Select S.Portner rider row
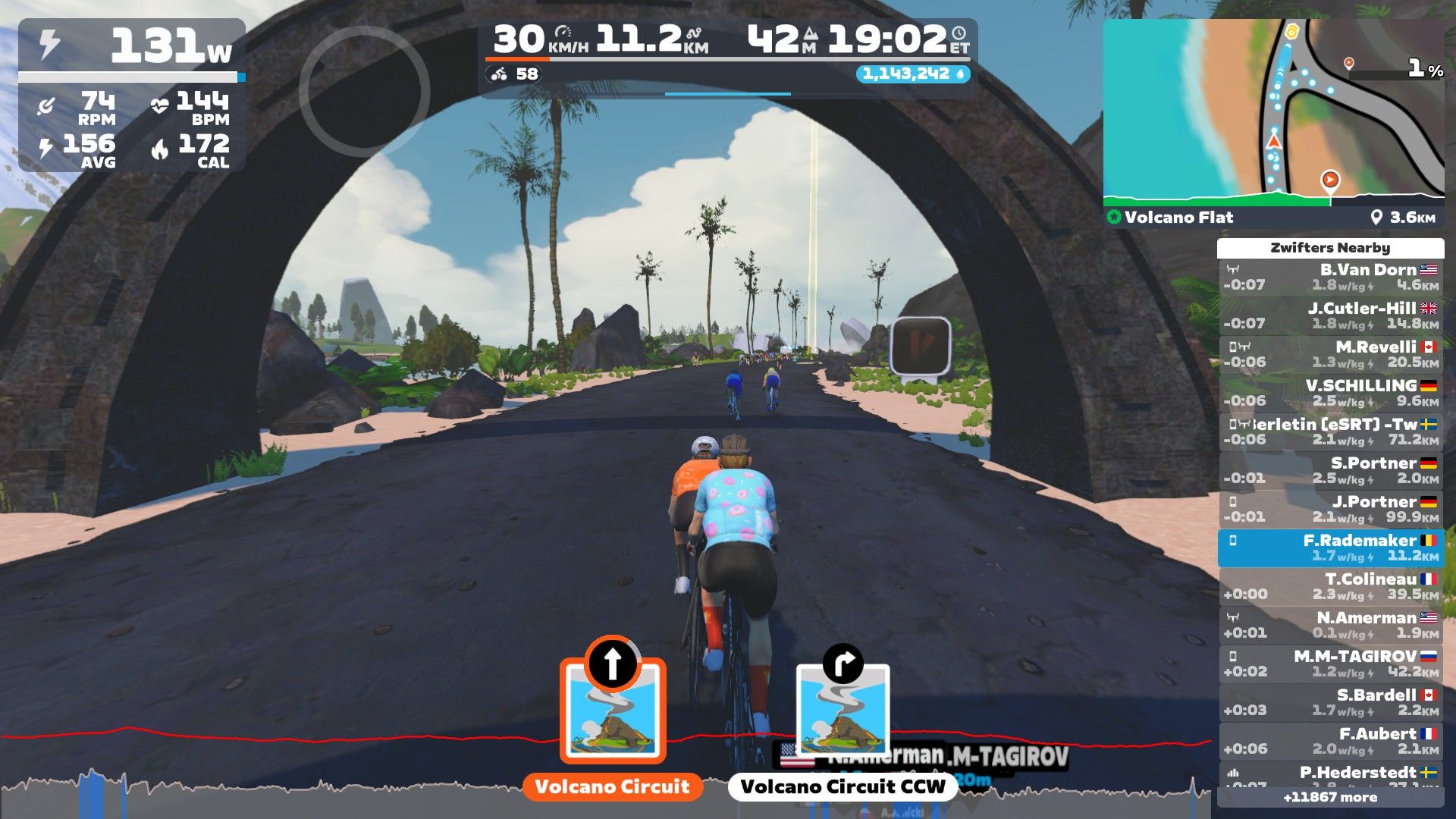 point(1330,471)
